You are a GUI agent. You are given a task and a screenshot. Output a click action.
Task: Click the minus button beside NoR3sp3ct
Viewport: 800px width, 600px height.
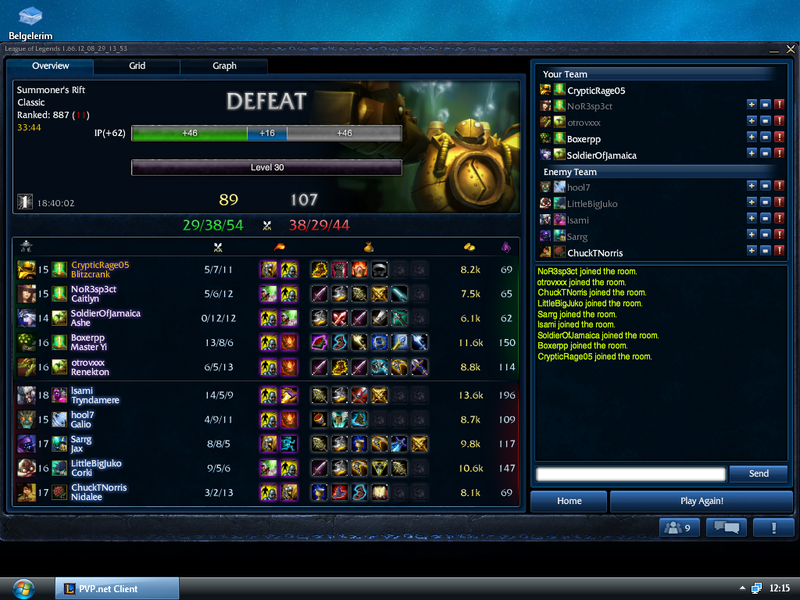pos(765,106)
